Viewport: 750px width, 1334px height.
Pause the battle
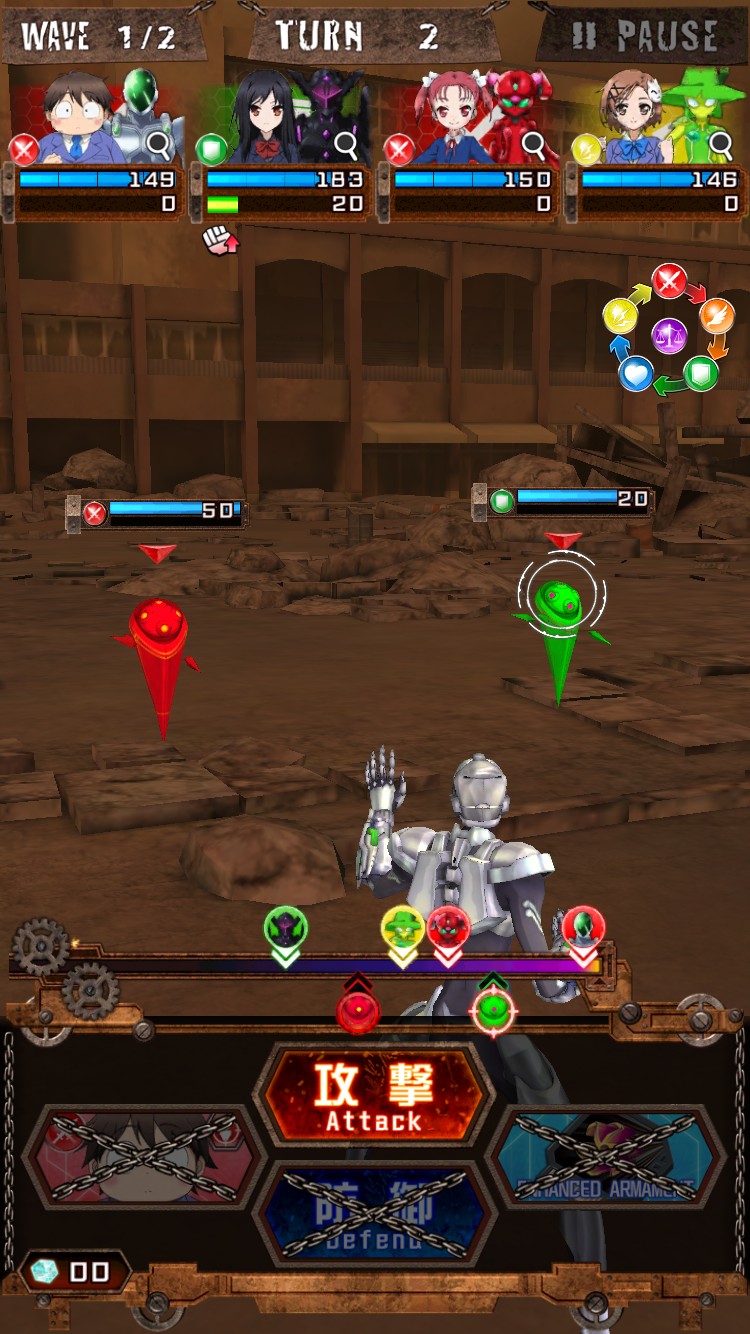[x=645, y=37]
